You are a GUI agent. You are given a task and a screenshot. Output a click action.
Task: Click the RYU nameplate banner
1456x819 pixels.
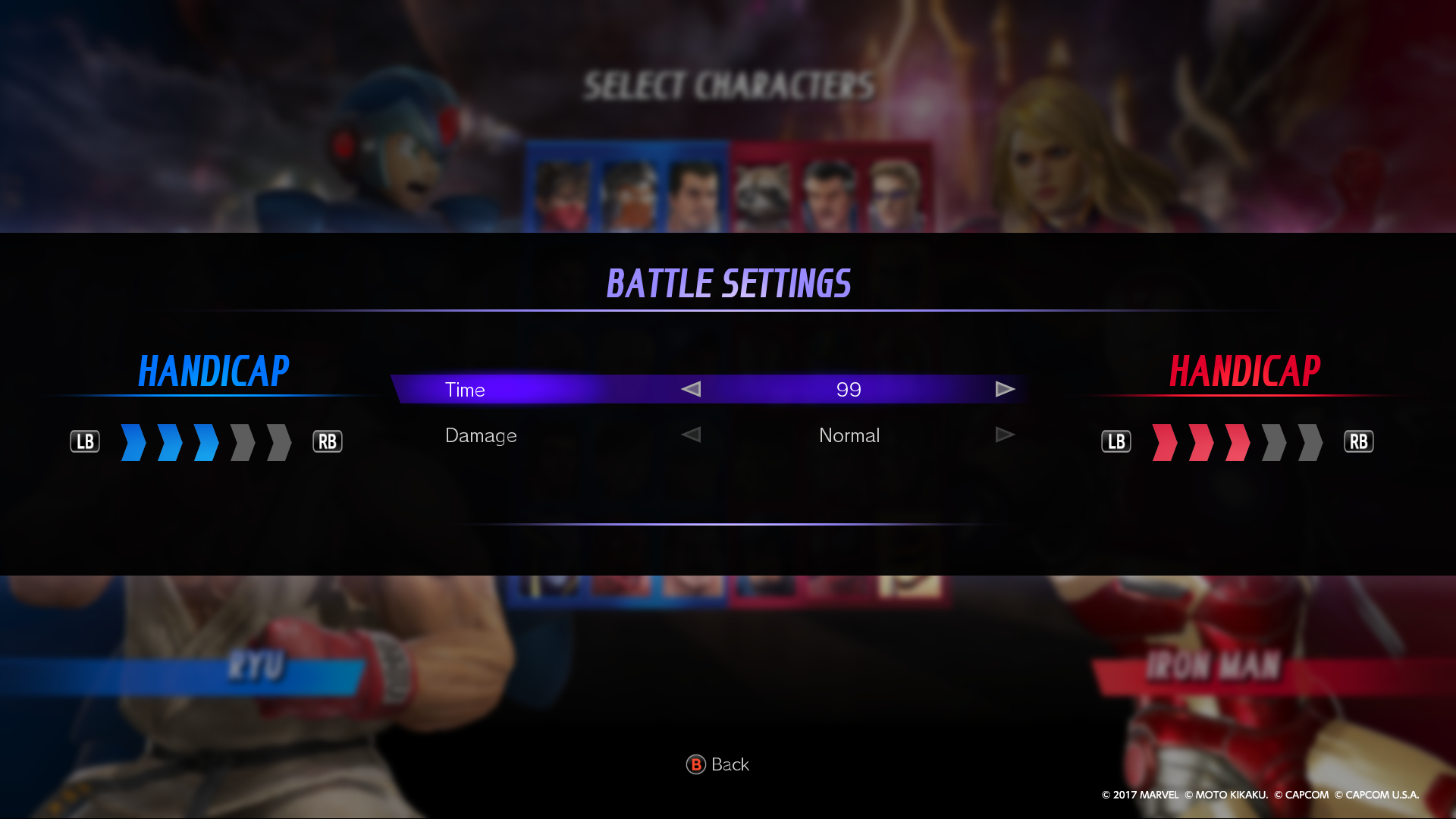[x=255, y=667]
